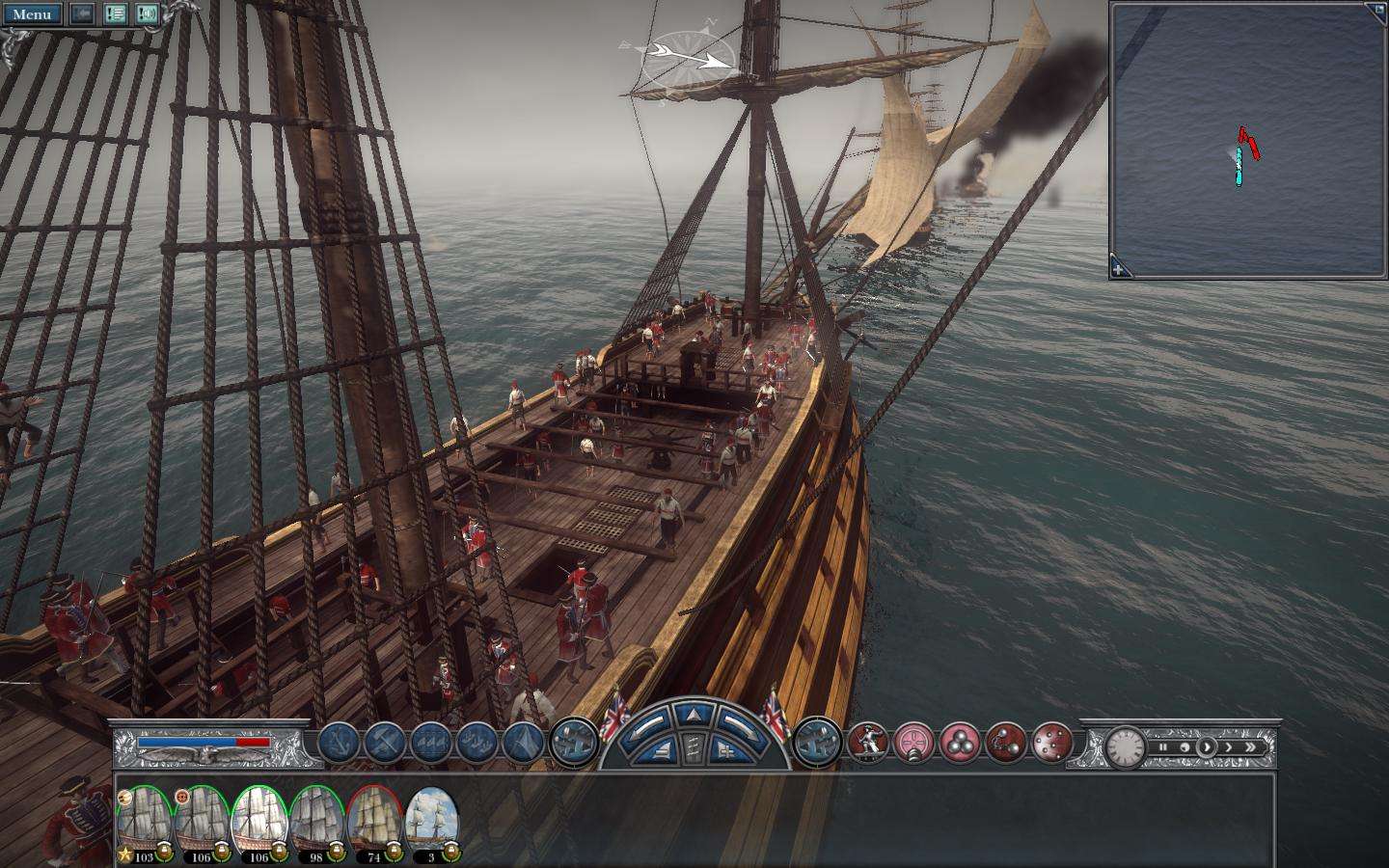Pick the small ship card numbered 3
This screenshot has width=1389, height=868.
pyautogui.click(x=431, y=821)
